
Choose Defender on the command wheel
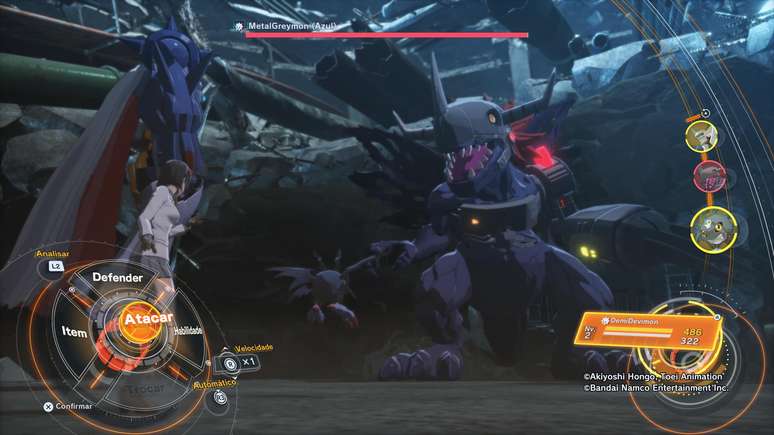(117, 277)
